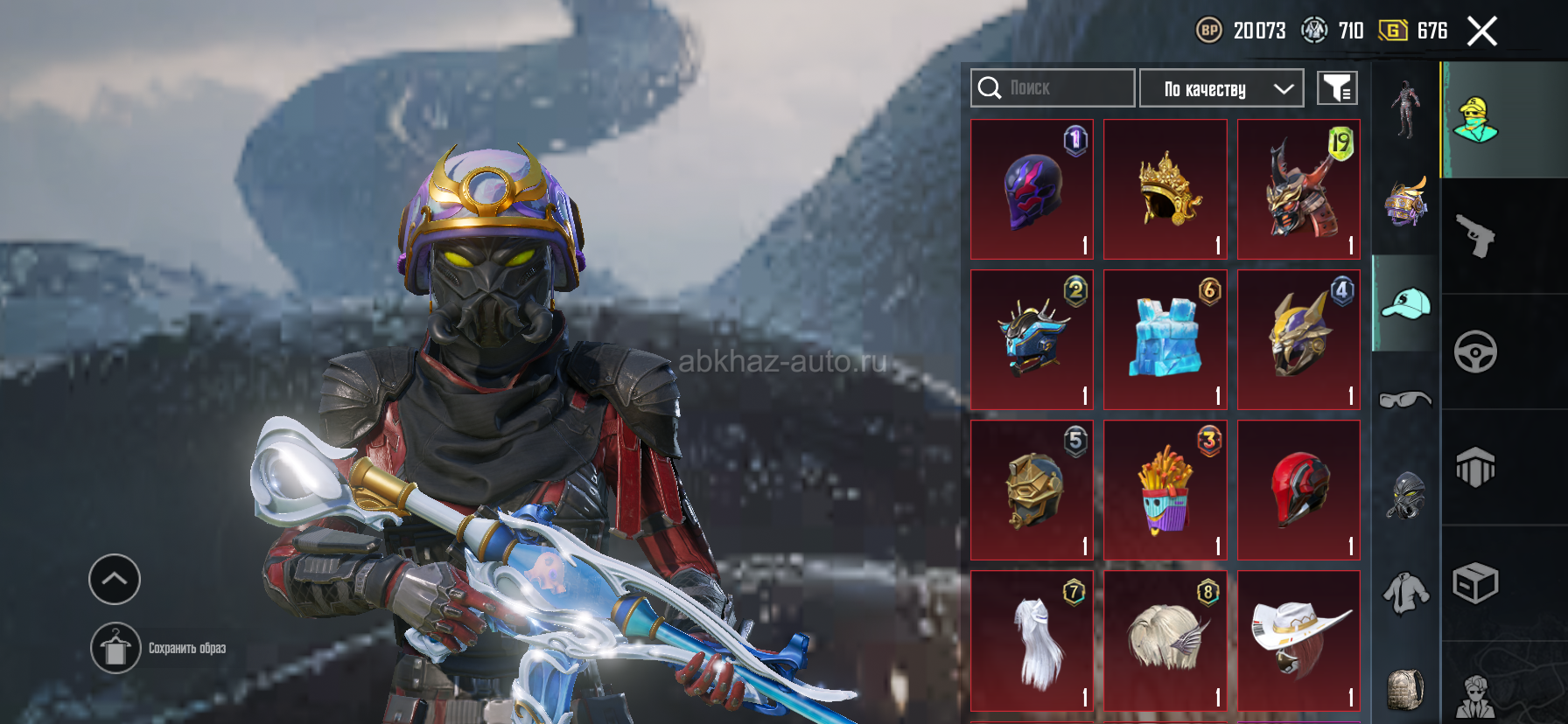
Task: Open the item filter funnel button
Action: coord(1337,88)
